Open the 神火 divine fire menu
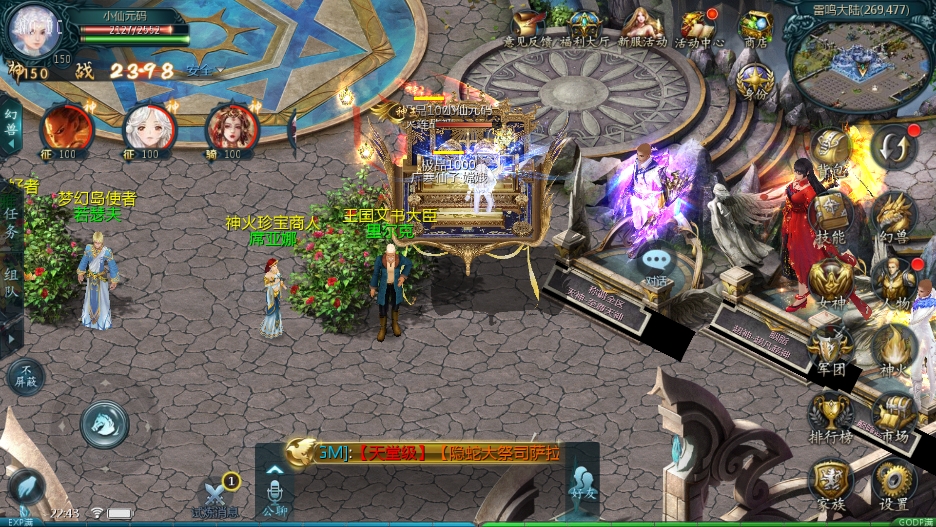This screenshot has height=527, width=936. click(x=892, y=345)
